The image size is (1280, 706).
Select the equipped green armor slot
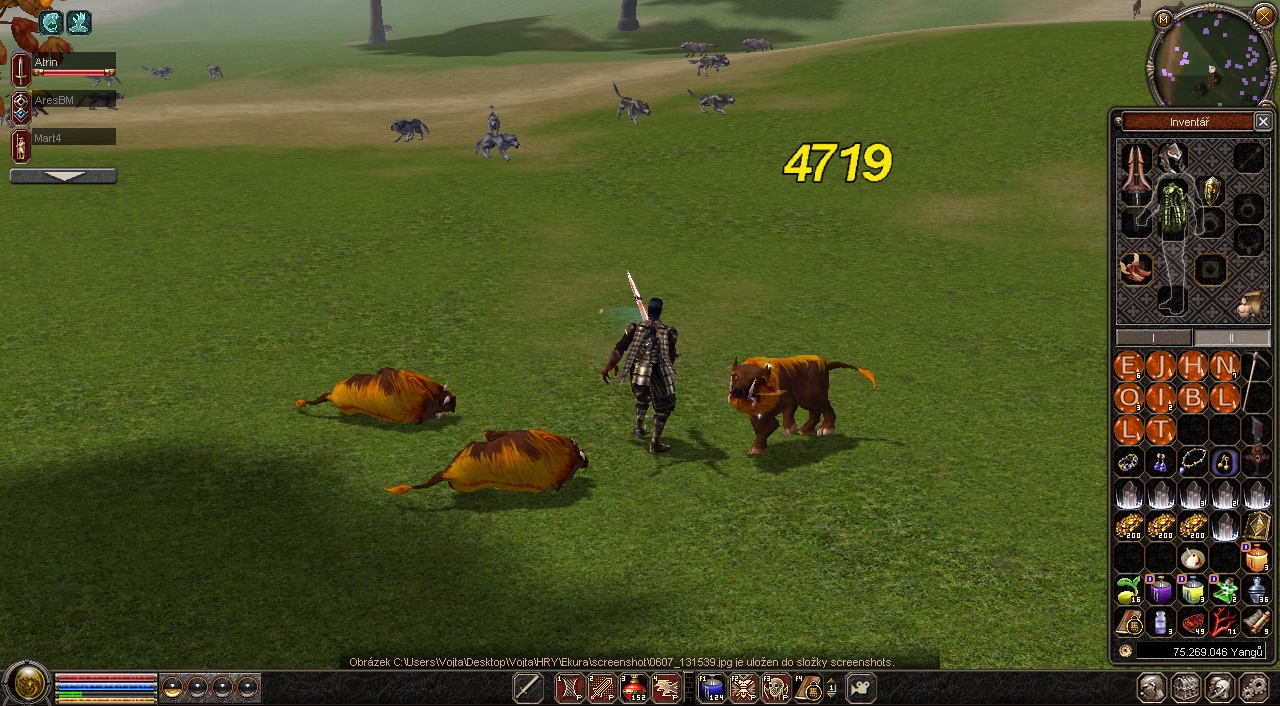tap(1174, 210)
